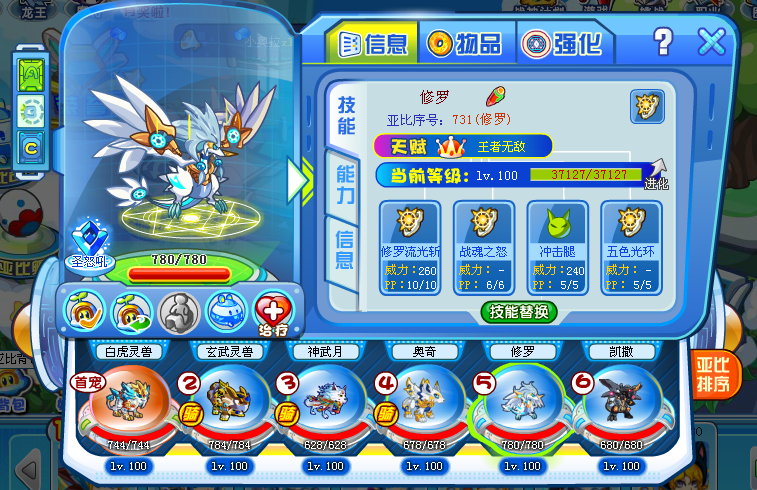Switch to the 能力 stats side tab

[x=345, y=185]
